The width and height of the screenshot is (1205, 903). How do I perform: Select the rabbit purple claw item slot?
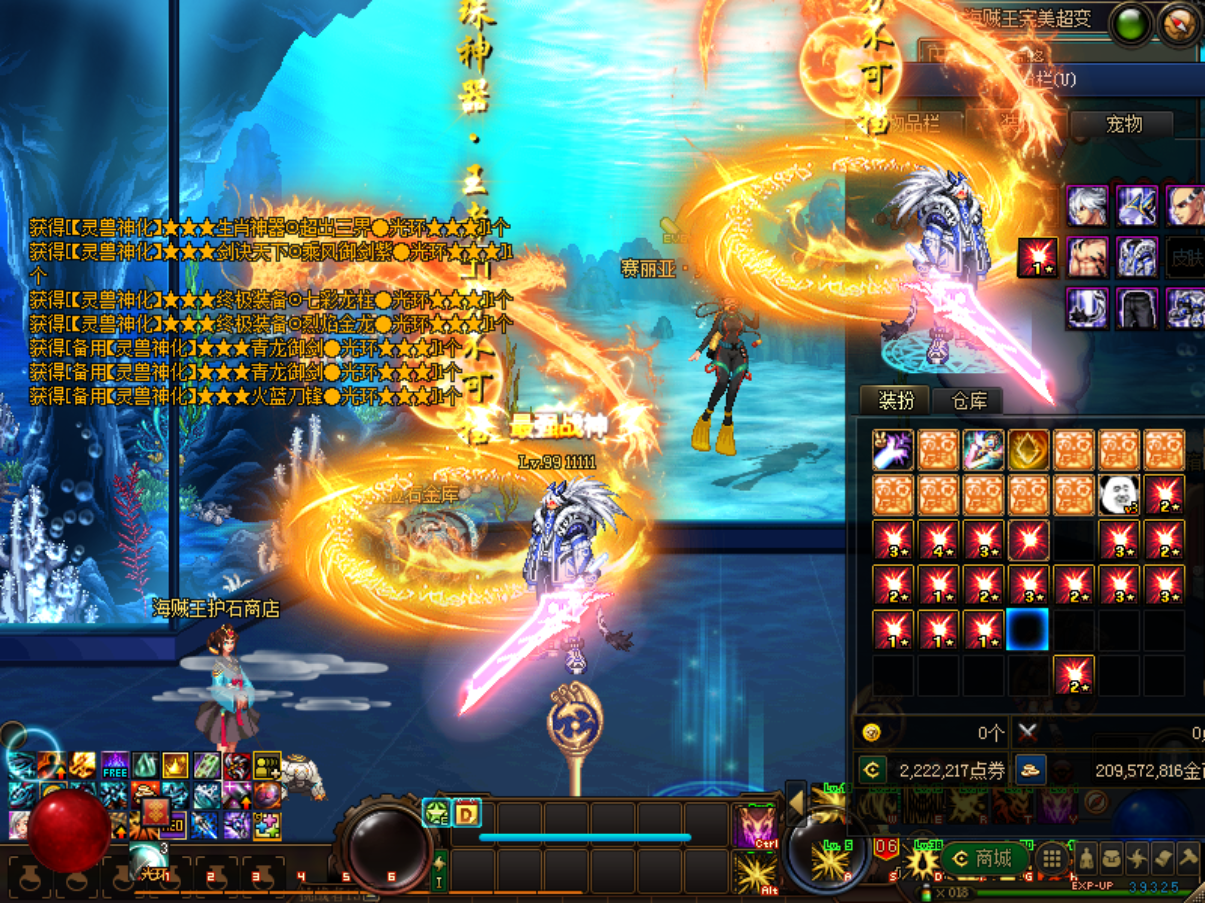[893, 450]
